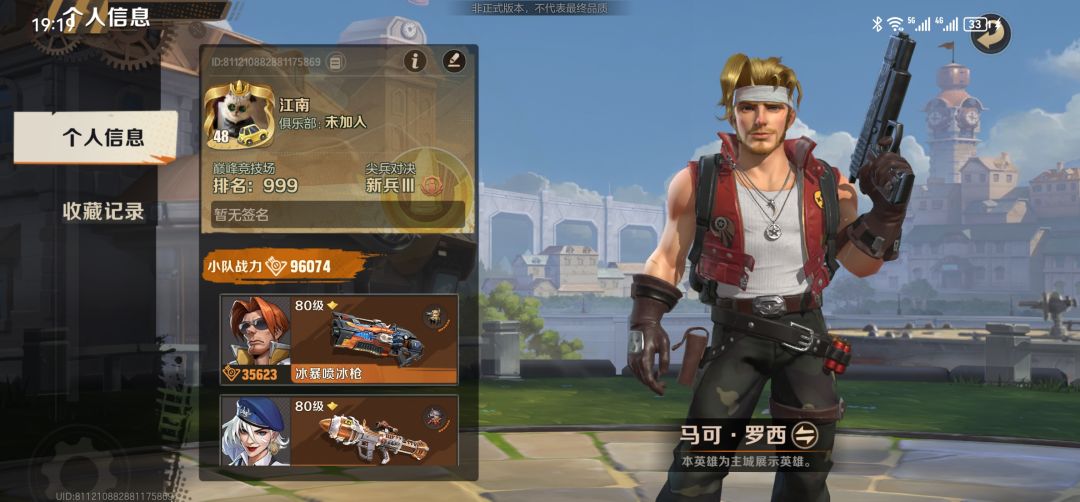Click the 俱乐部 未加入 club label
The height and width of the screenshot is (502, 1080).
coord(322,122)
